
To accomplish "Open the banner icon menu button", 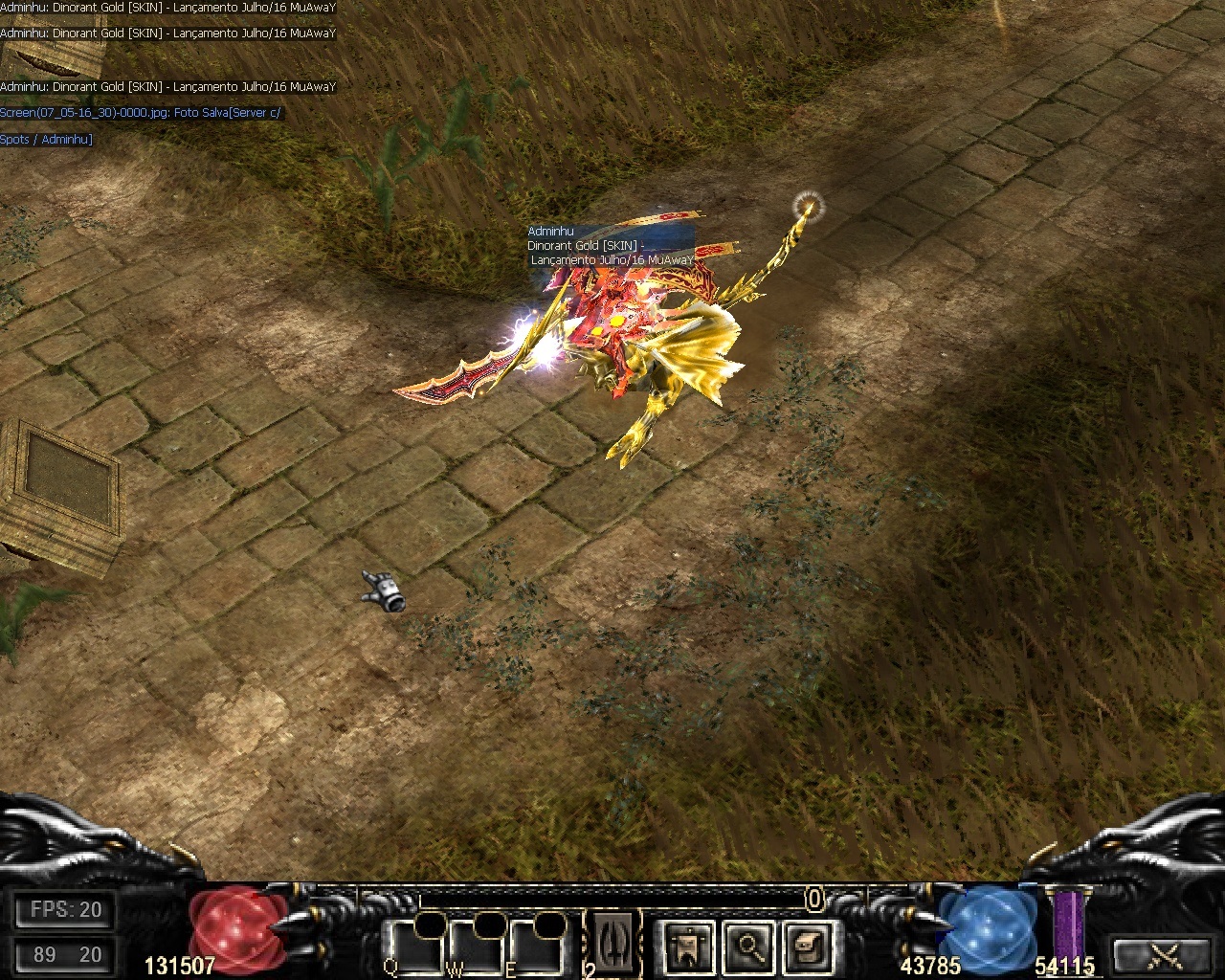I will point(686,947).
